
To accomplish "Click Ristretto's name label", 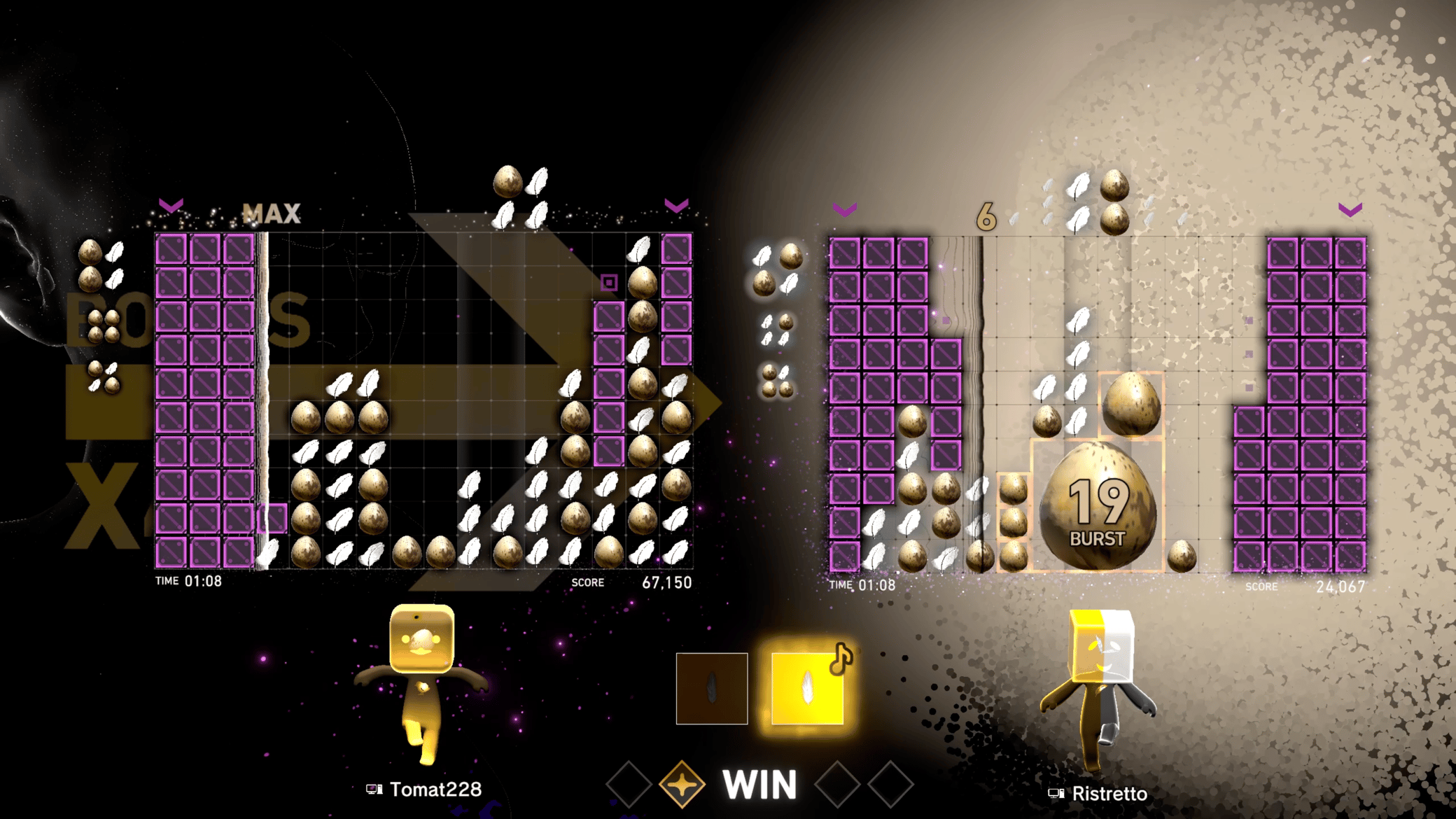I will click(1109, 794).
